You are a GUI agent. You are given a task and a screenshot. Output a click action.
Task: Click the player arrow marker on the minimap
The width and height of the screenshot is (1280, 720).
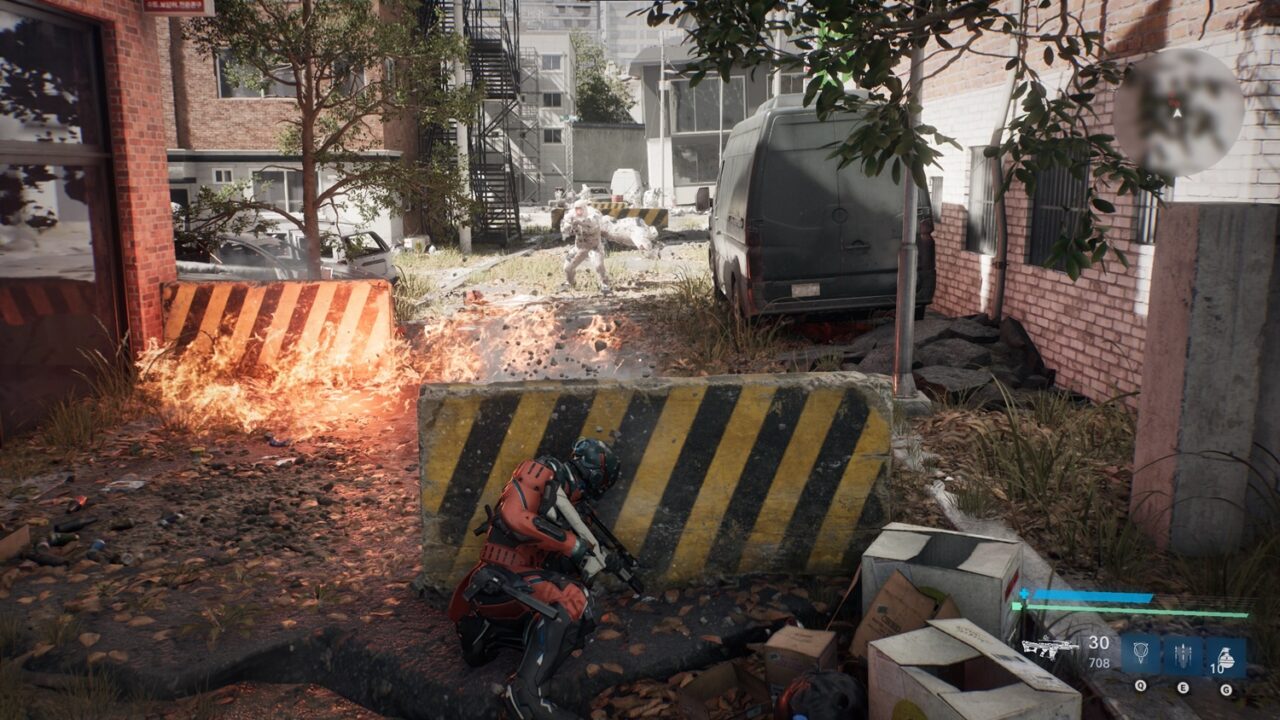coord(1177,114)
